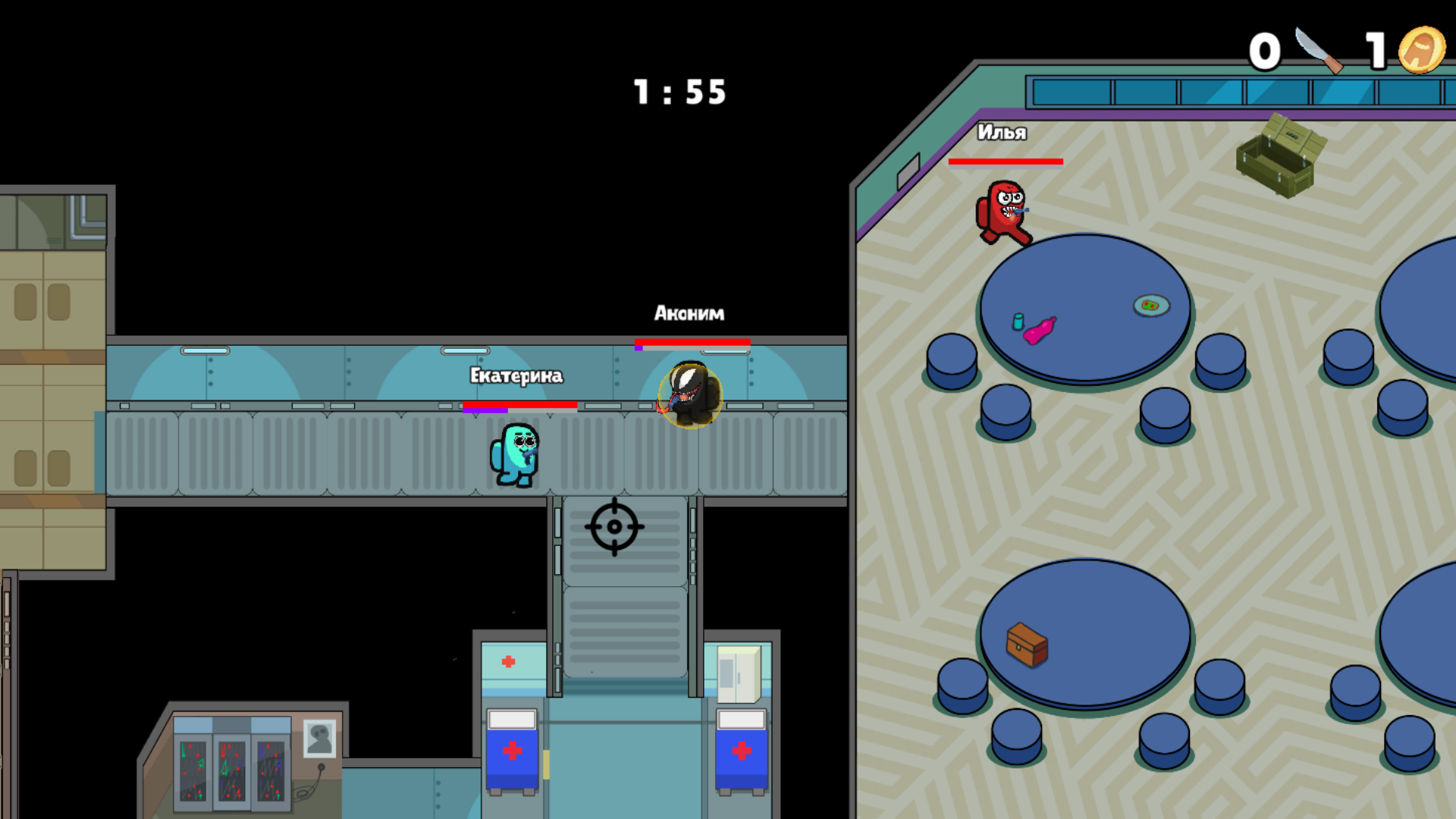This screenshot has width=1456, height=819.
Task: Click the blue first-aid vending machine
Action: click(x=512, y=751)
